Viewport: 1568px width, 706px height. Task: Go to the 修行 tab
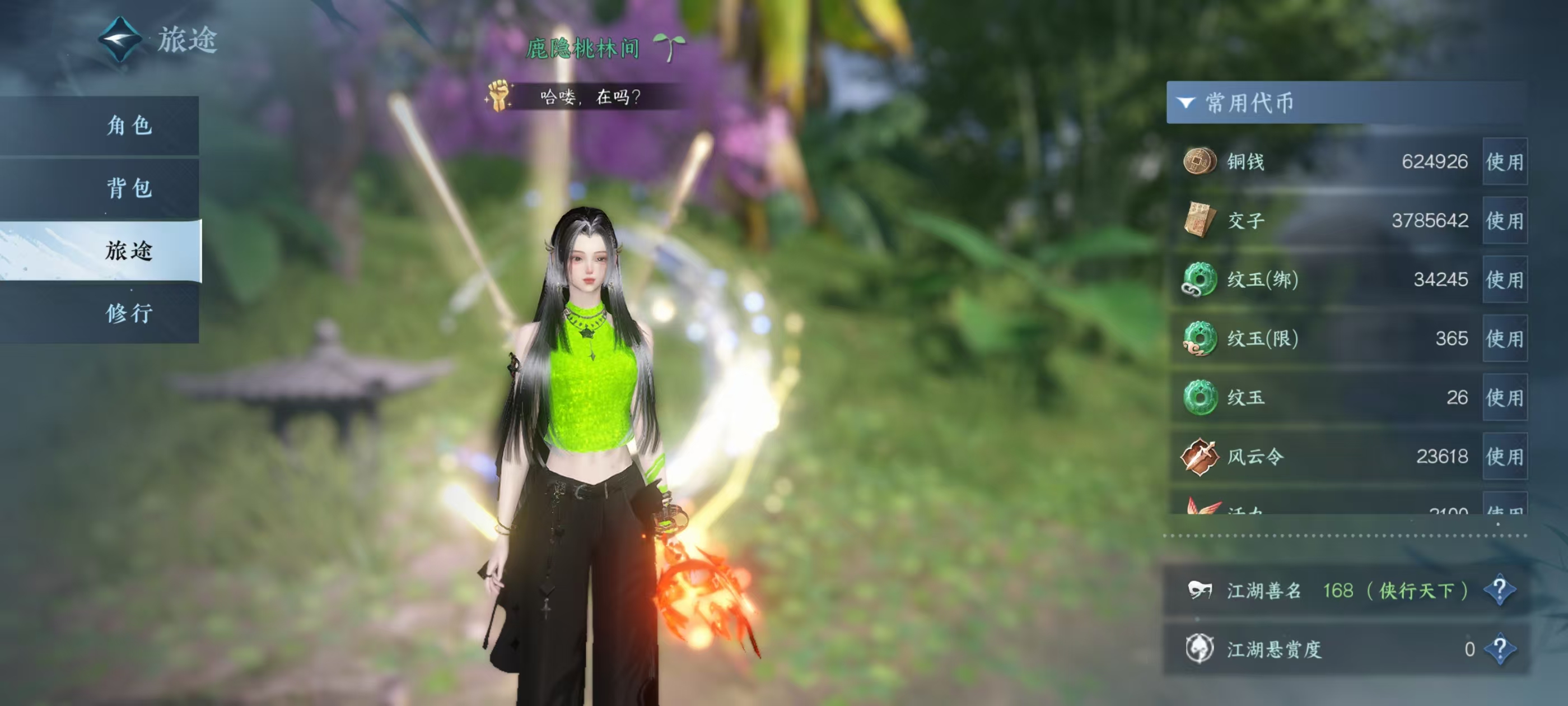129,314
